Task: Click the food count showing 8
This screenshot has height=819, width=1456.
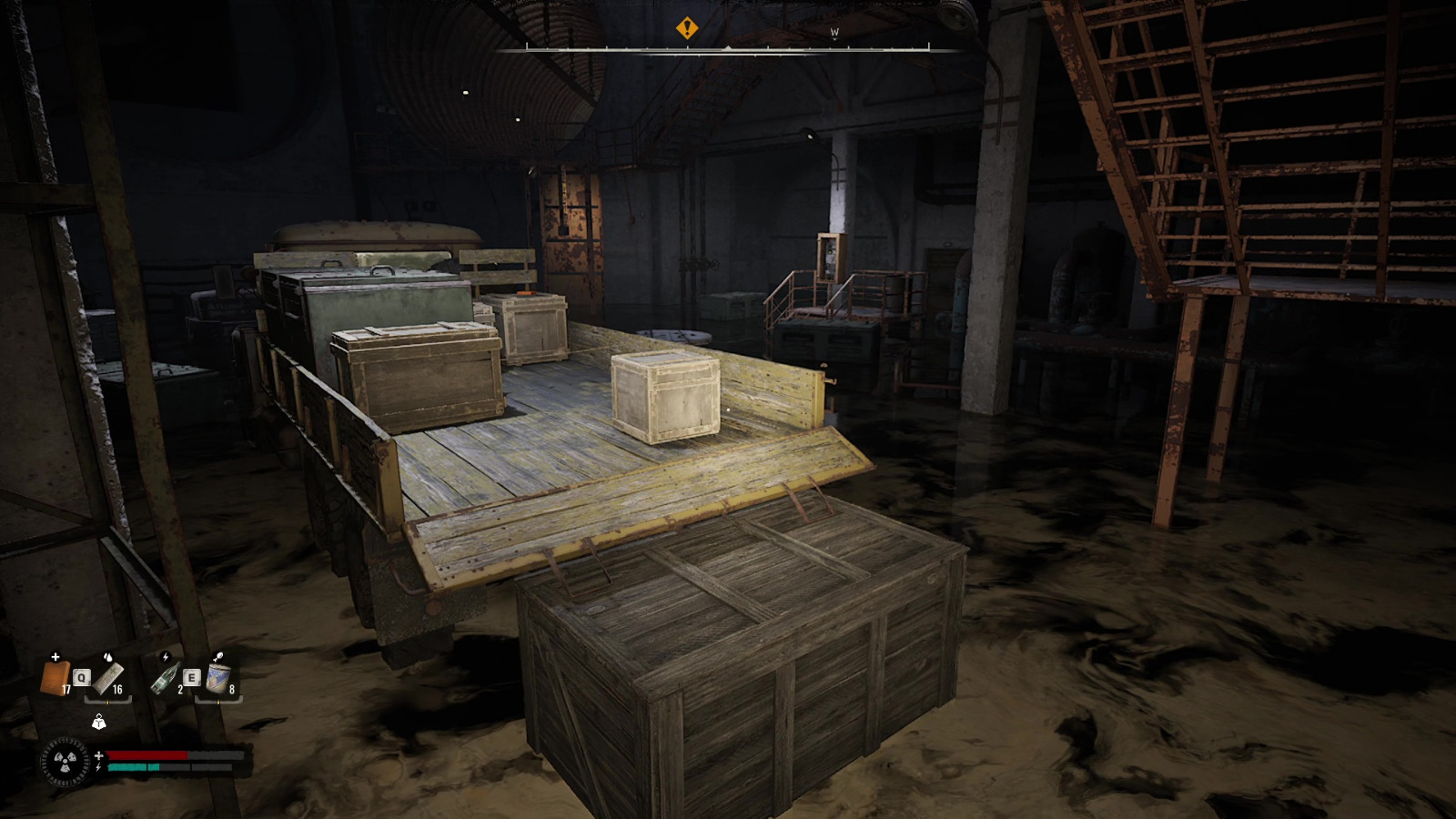Action: [231, 689]
